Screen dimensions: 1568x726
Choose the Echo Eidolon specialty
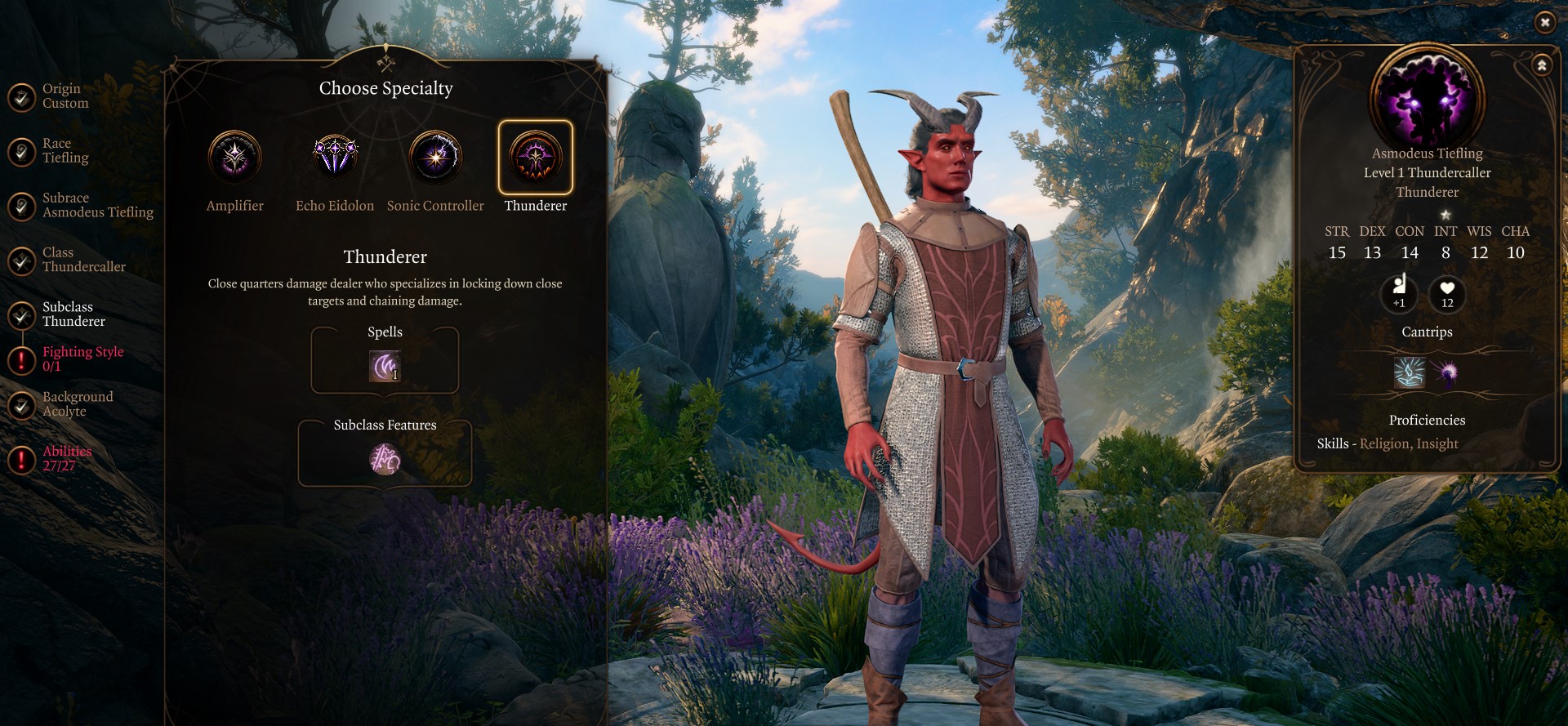[335, 157]
